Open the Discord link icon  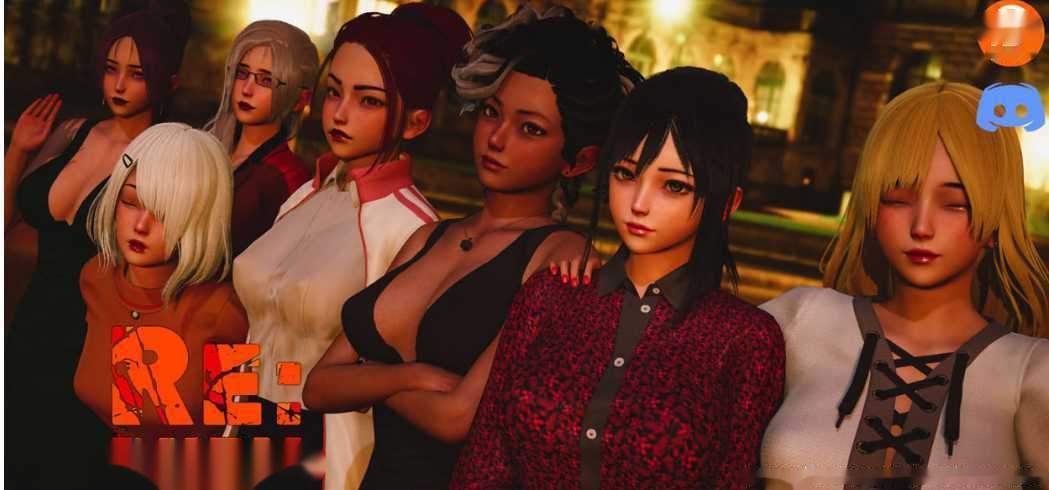(1009, 107)
